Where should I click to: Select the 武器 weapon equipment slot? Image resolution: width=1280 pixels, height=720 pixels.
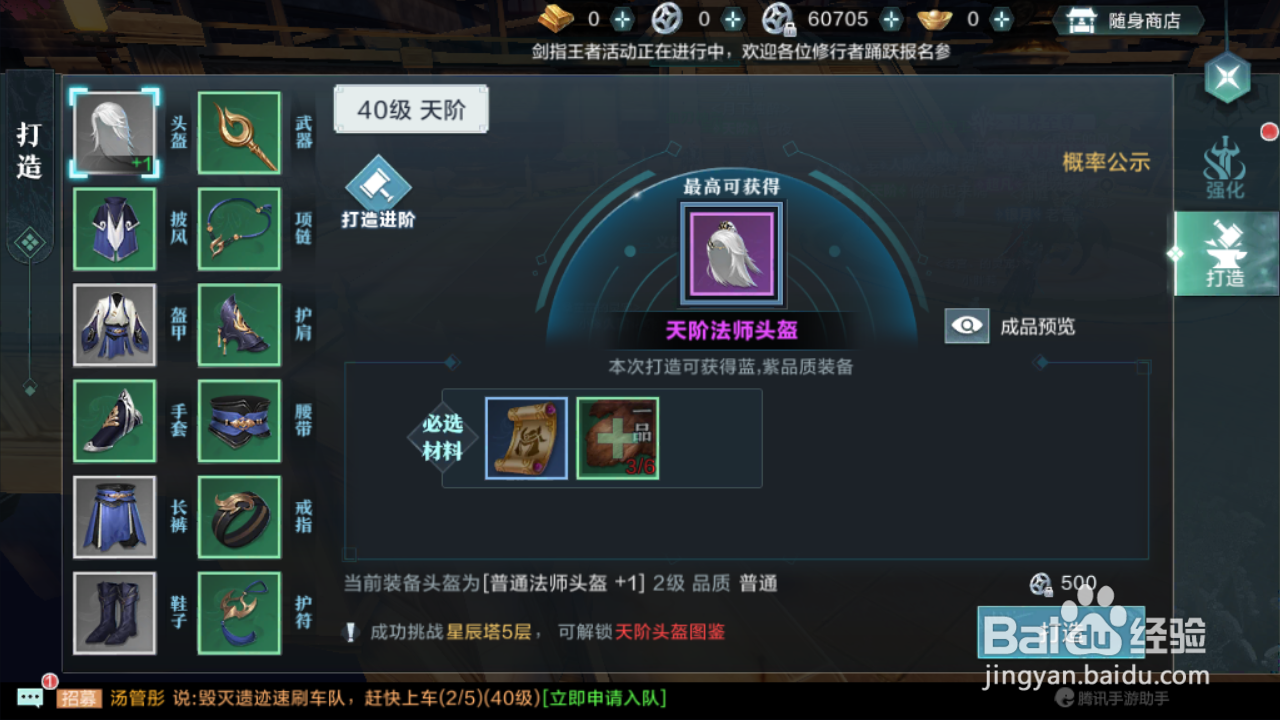pos(238,131)
